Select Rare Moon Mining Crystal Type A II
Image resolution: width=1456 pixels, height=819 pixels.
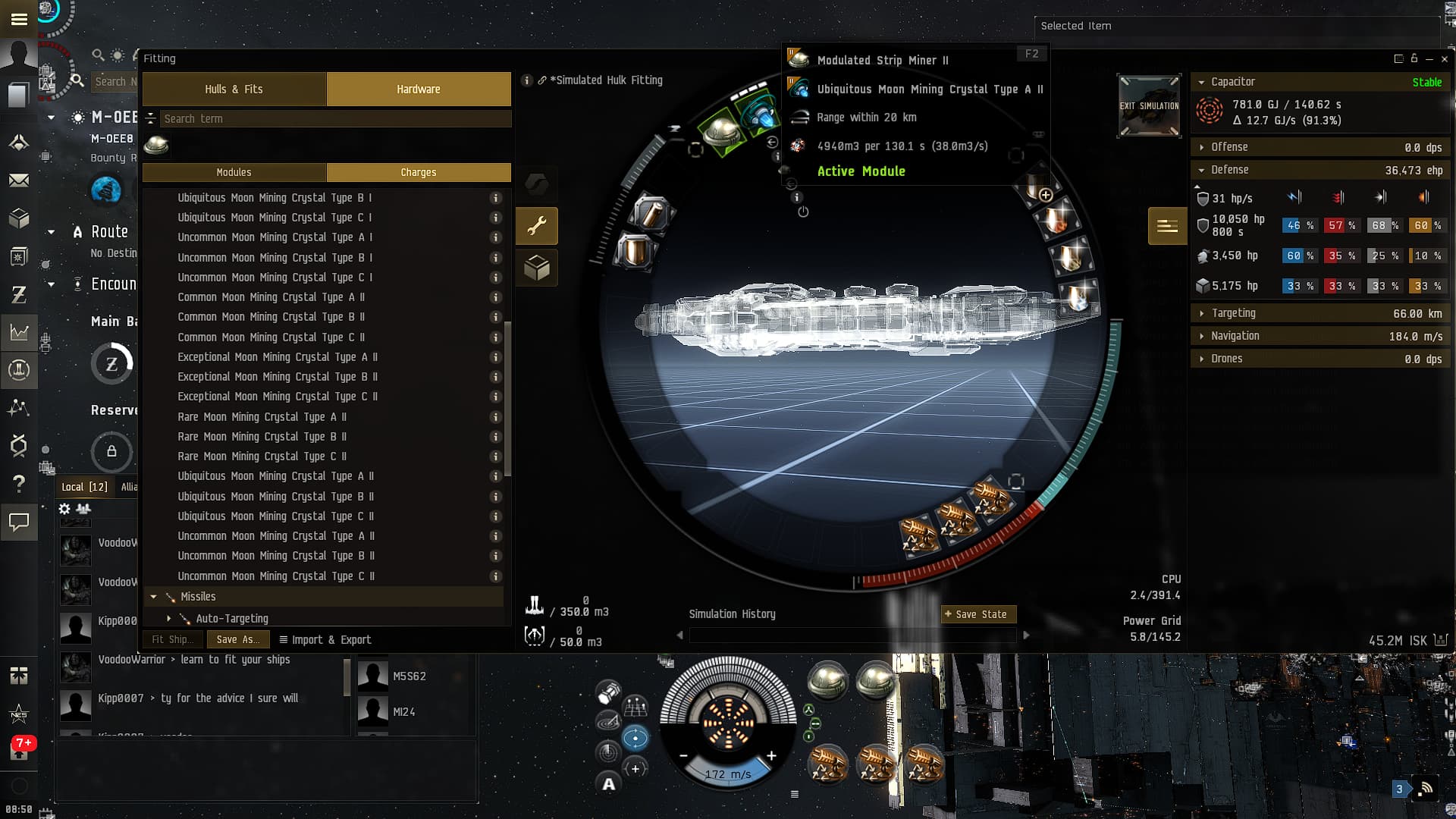click(x=262, y=417)
